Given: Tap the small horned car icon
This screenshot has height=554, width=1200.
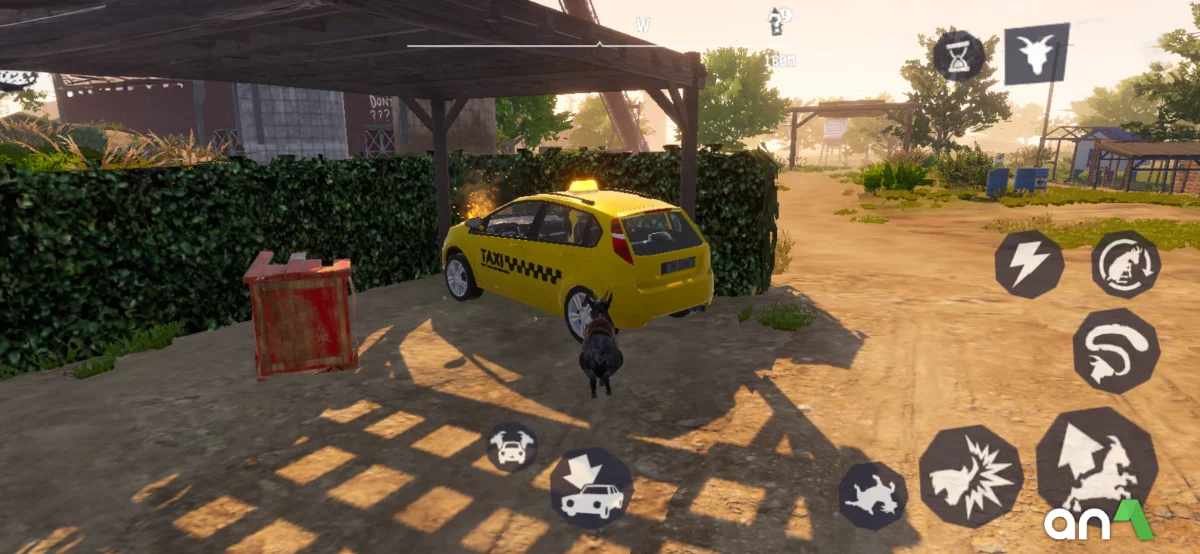Looking at the screenshot, I should (512, 446).
